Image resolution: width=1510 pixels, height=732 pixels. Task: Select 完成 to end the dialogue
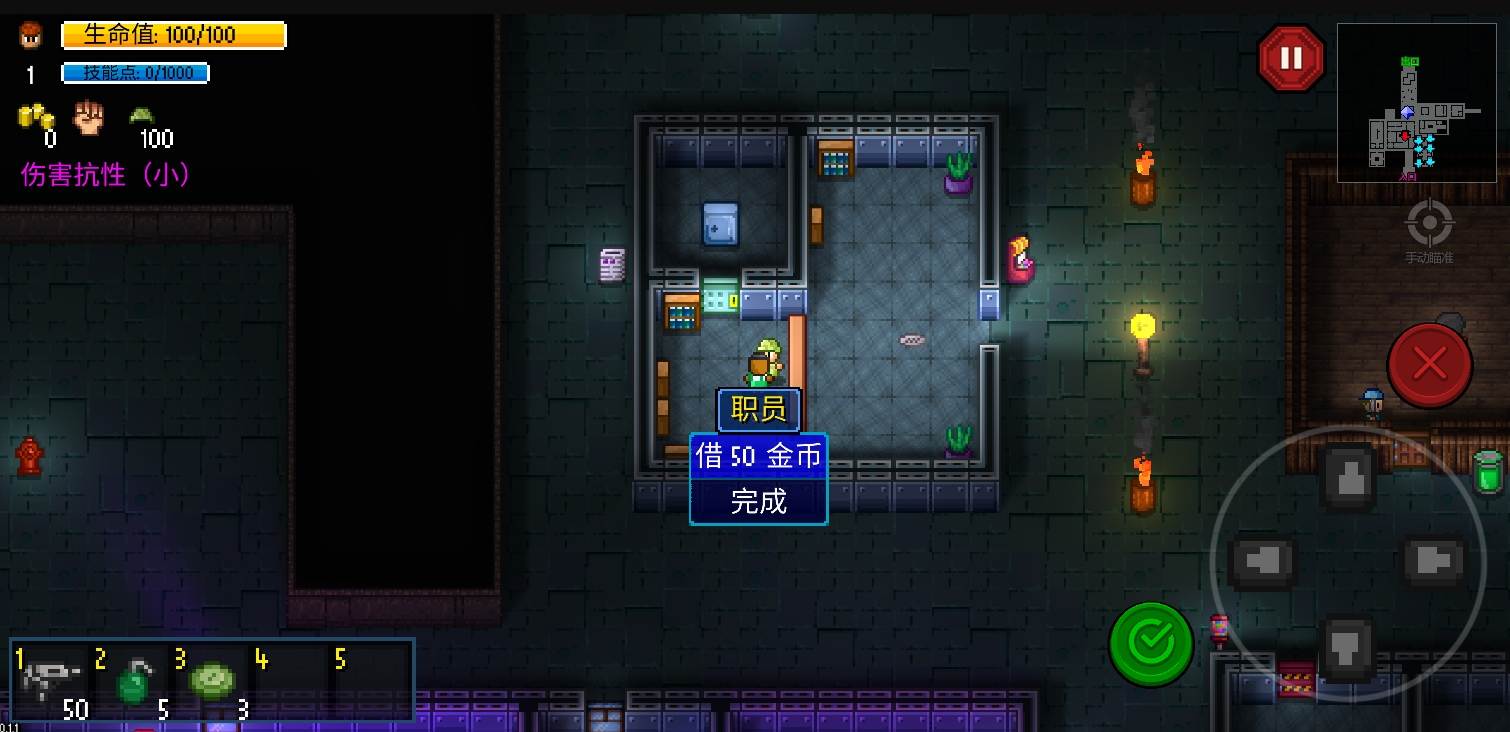758,501
